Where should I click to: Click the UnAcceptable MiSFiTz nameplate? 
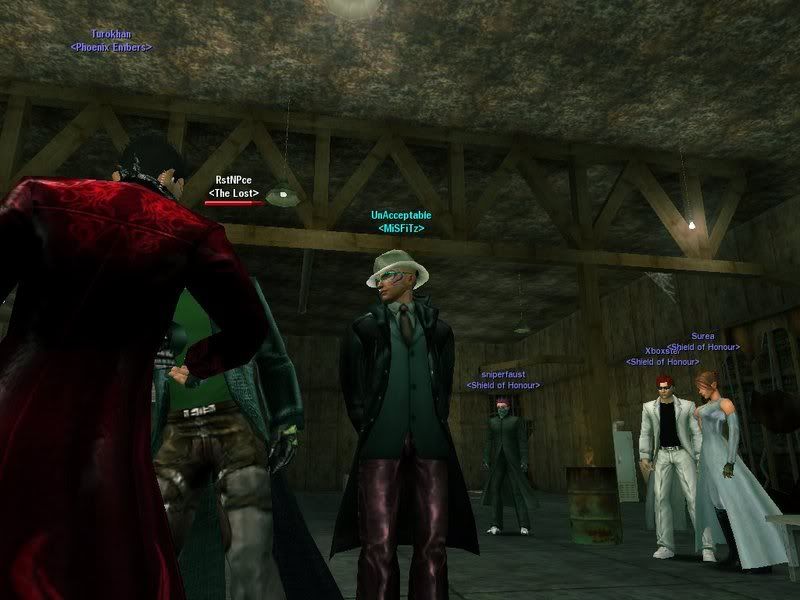tap(397, 215)
